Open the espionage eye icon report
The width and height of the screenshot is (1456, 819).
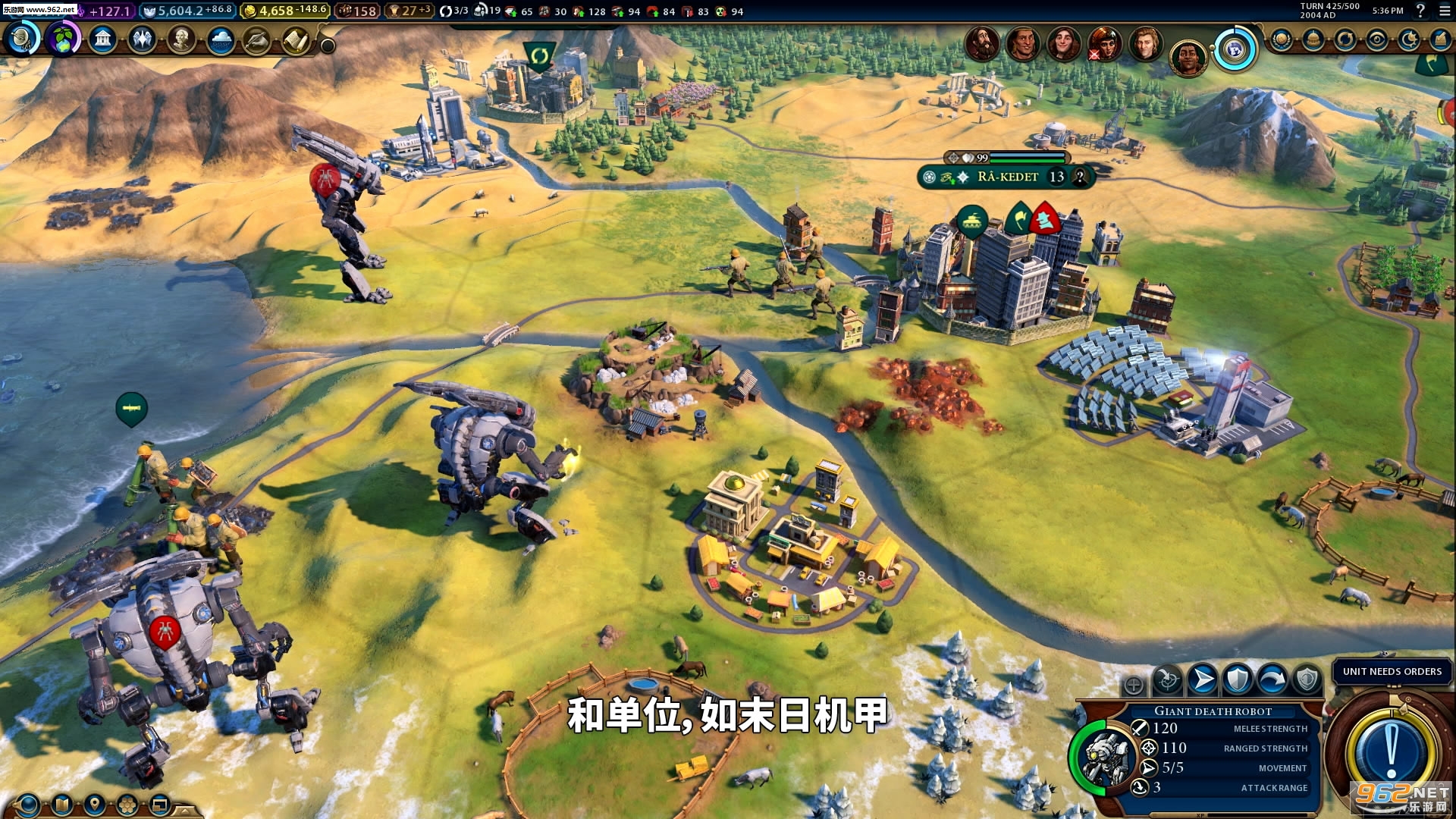[1377, 39]
